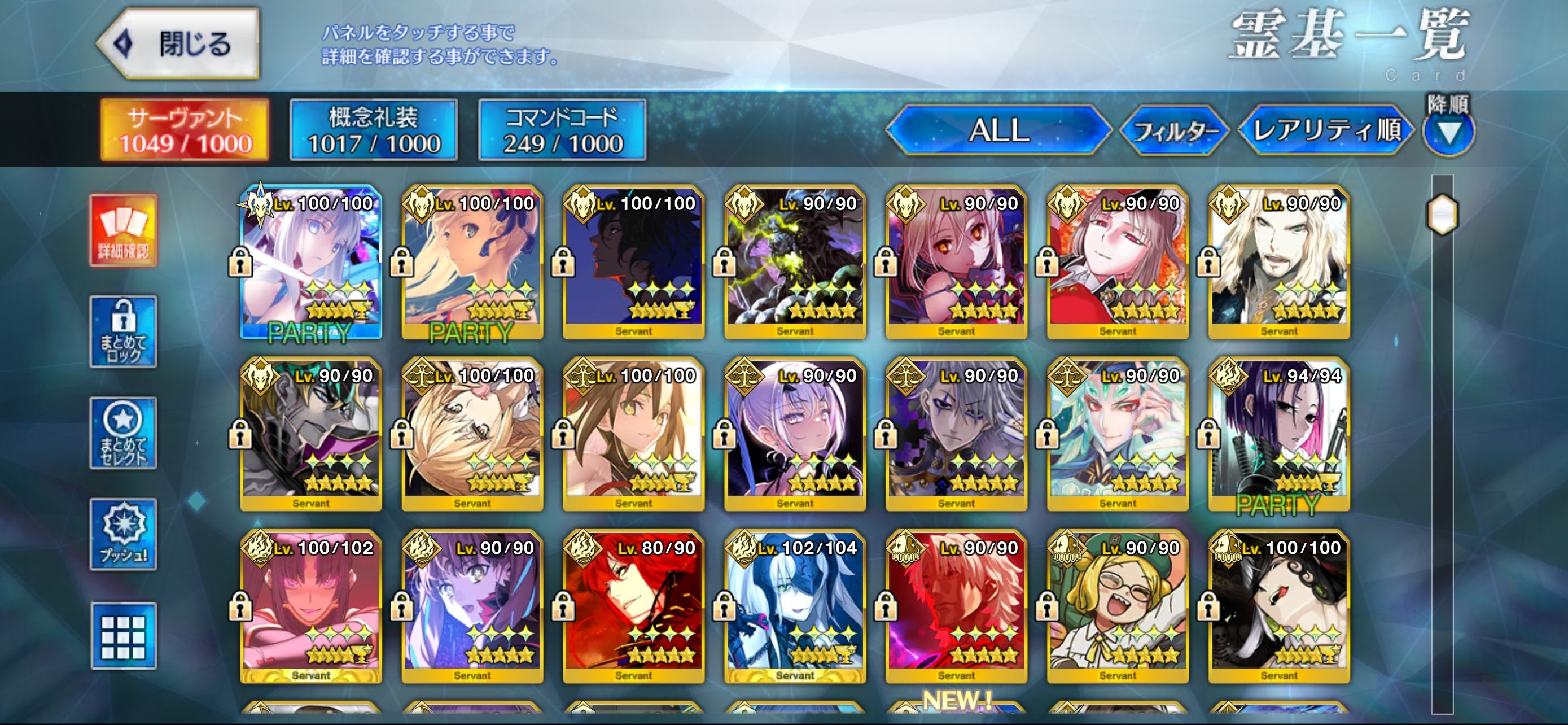Change sorting via レアリティ順 button
This screenshot has width=1568, height=725.
point(1326,130)
